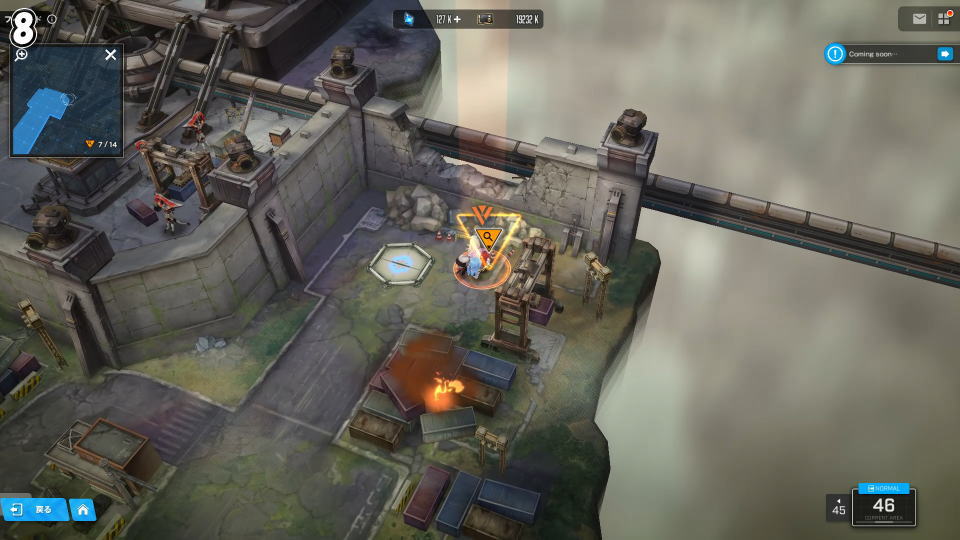Open the grid menu with red notification
Screen dimensions: 960x540
[944, 19]
